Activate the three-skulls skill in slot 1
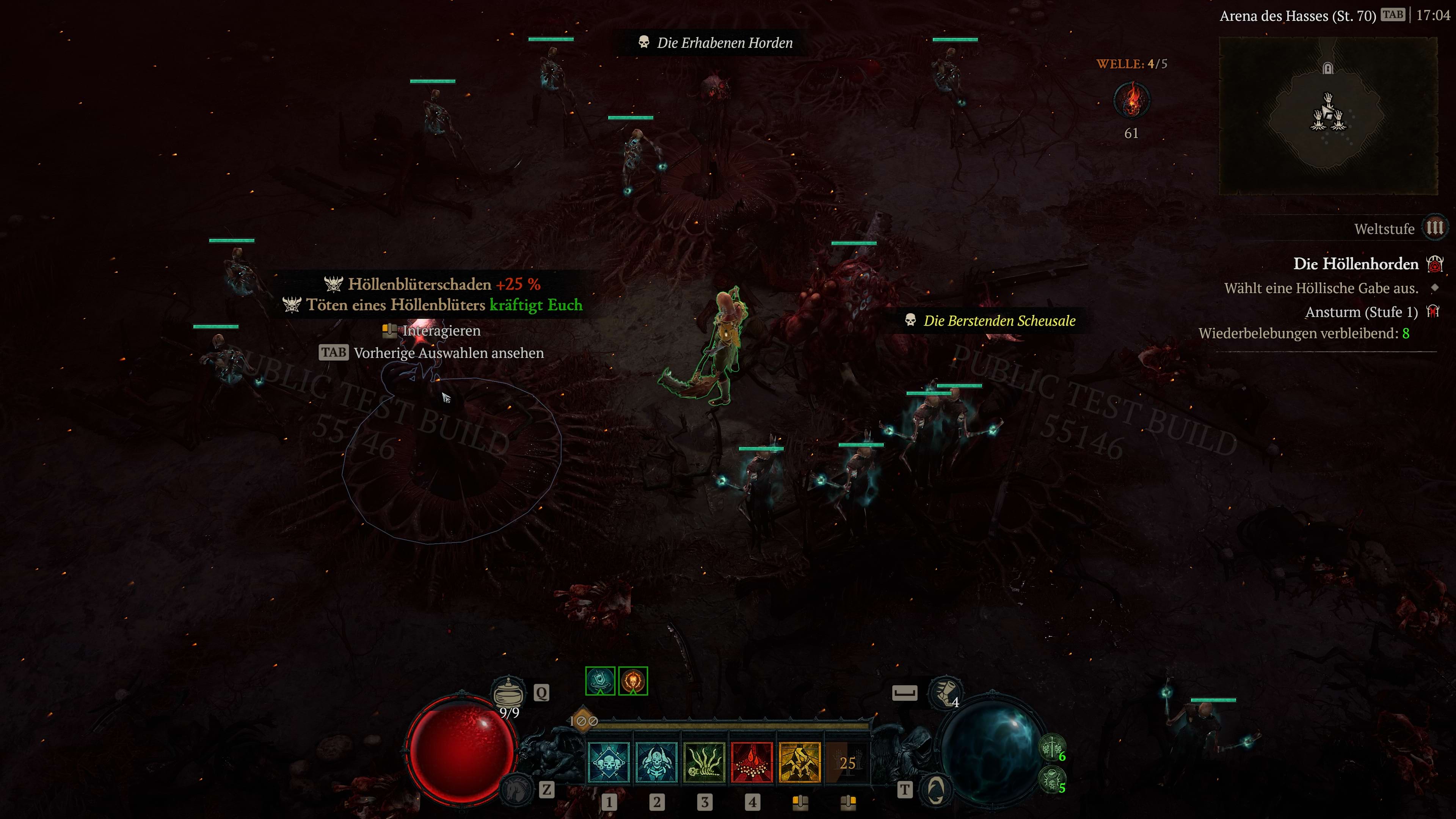 609,763
